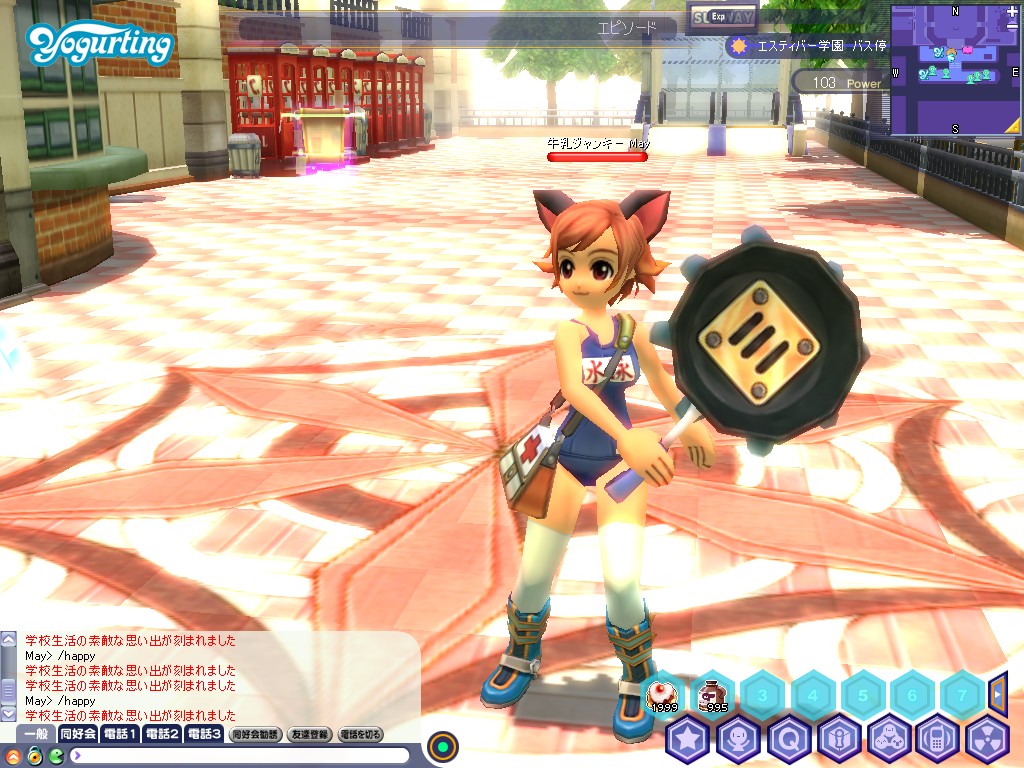Image resolution: width=1024 pixels, height=768 pixels.
Task: Select the 電話1 chat tab
Action: (120, 734)
